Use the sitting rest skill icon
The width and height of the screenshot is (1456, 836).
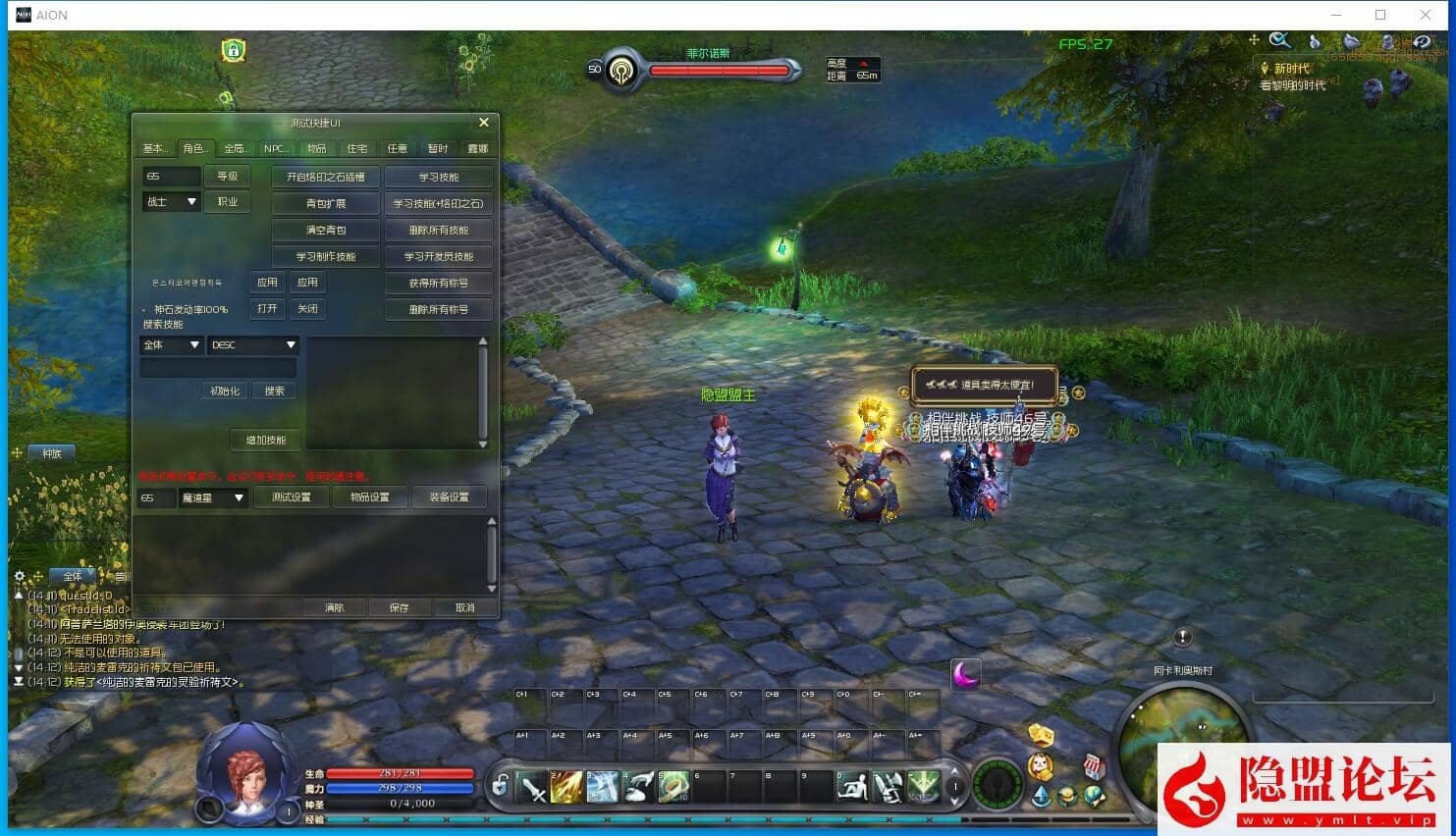tap(852, 788)
